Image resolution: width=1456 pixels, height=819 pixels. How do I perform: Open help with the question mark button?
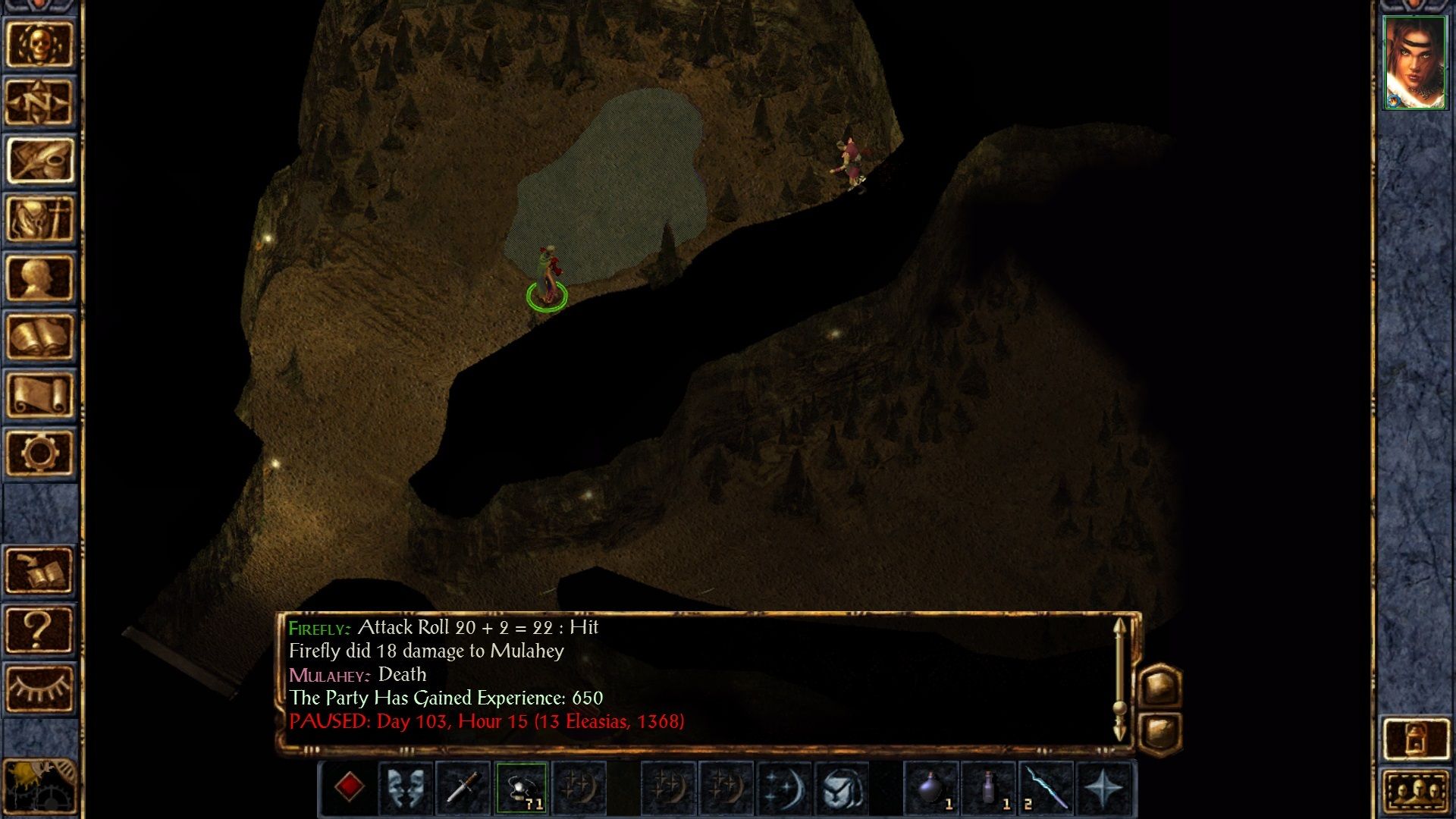(39, 629)
